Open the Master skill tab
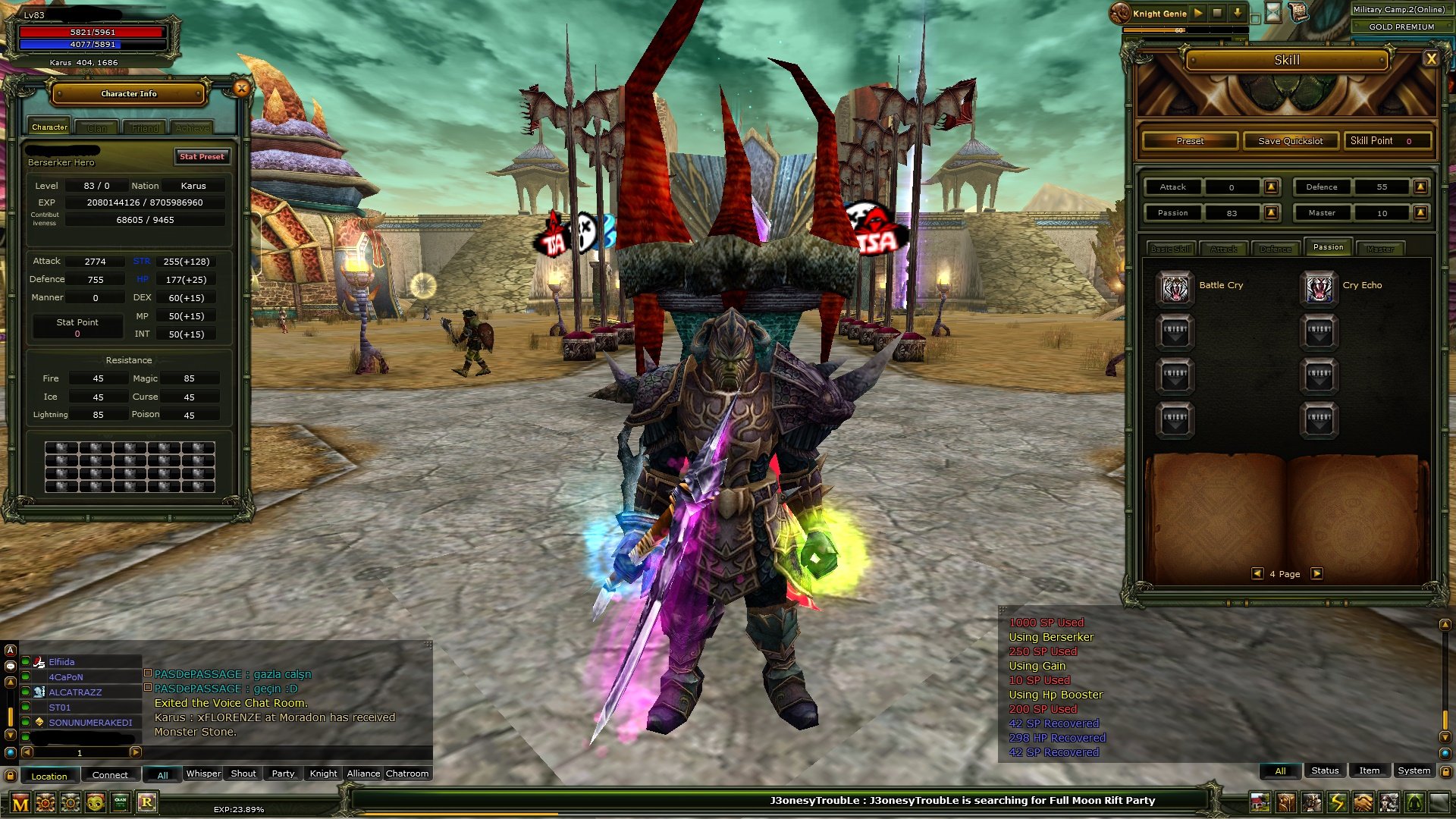The width and height of the screenshot is (1456, 819). point(1380,249)
